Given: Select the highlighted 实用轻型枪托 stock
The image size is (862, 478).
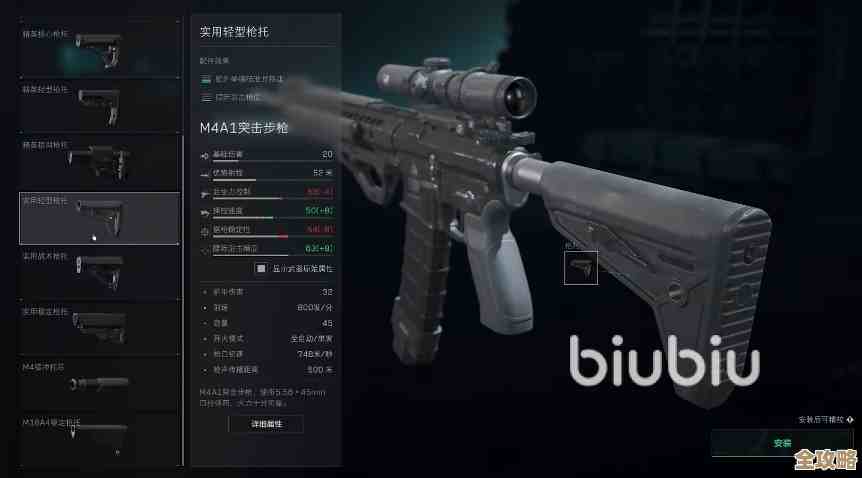Looking at the screenshot, I should coord(98,218).
